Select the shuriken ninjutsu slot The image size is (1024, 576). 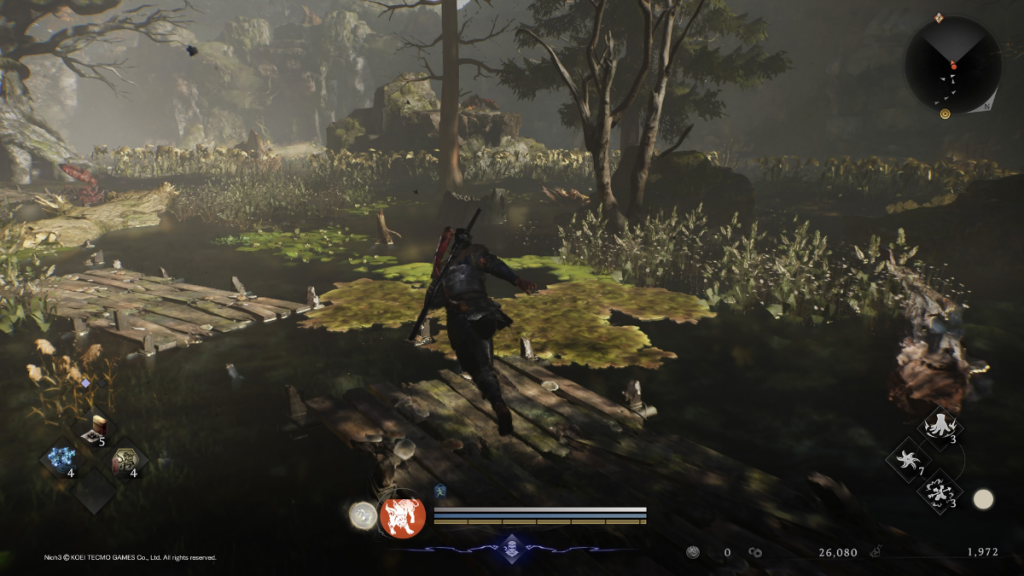pos(909,459)
